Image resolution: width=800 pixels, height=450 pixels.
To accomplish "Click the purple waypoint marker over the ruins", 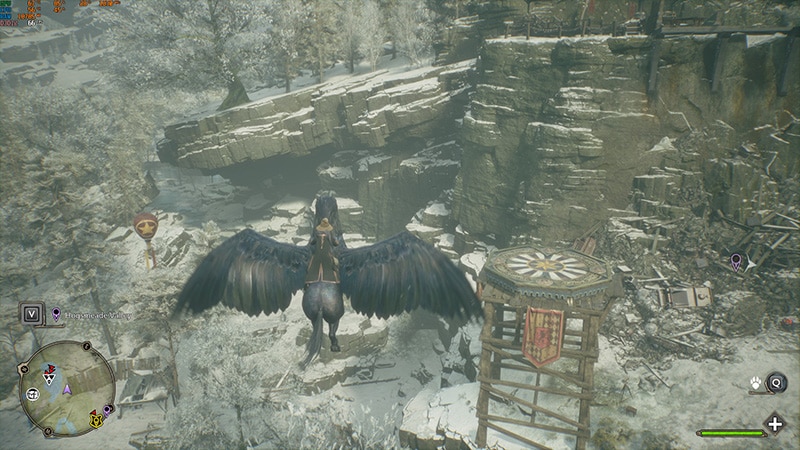I will click(x=737, y=262).
